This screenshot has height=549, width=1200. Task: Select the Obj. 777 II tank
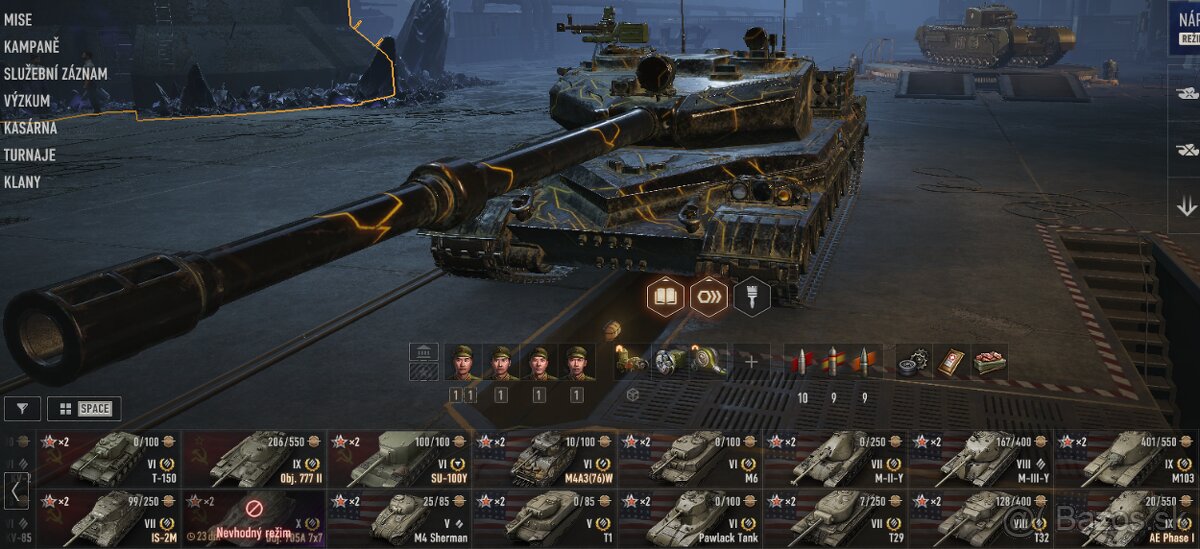254,459
